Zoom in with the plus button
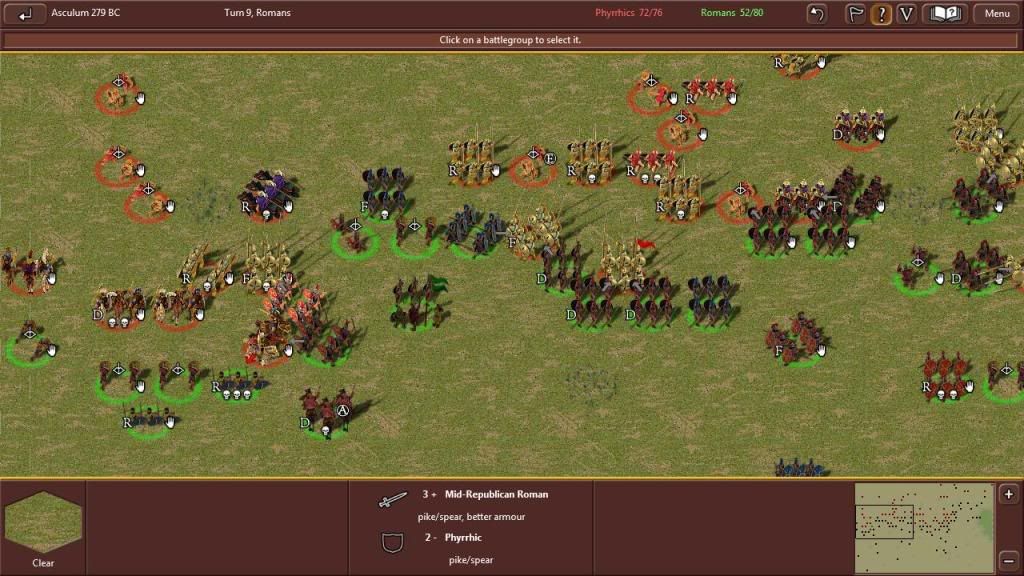 (x=1009, y=495)
